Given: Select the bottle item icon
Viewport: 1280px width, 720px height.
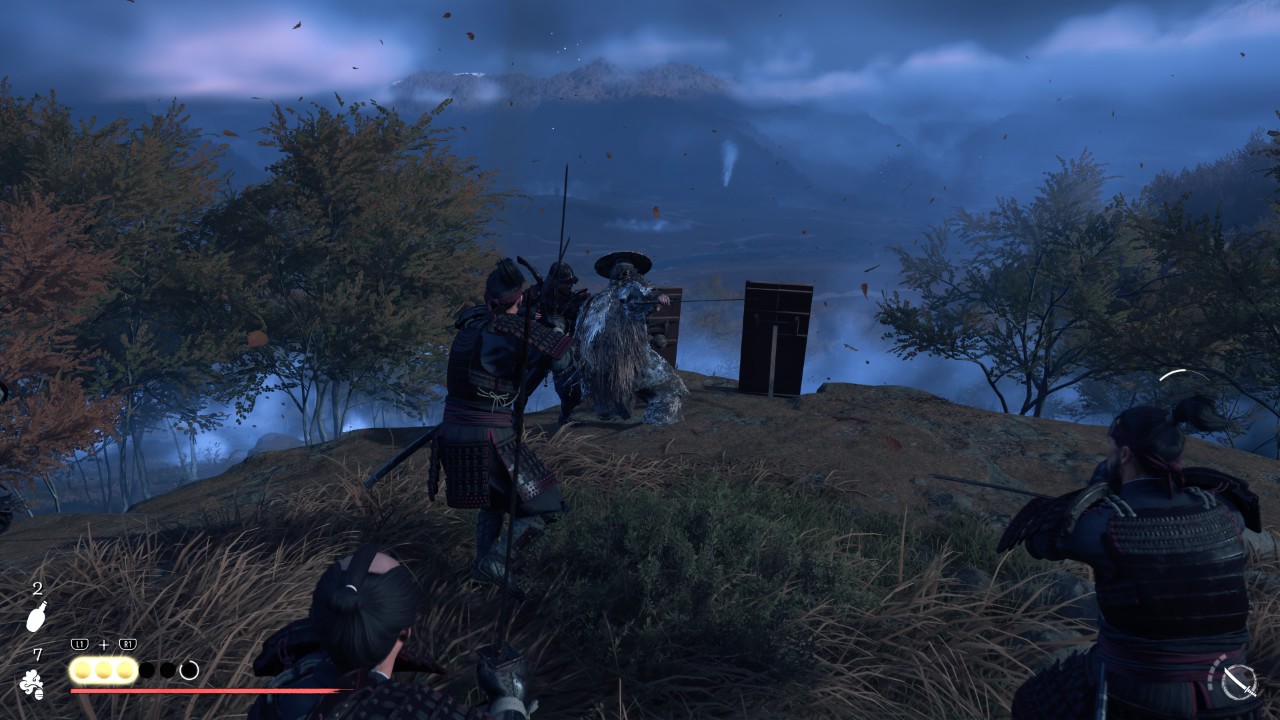Looking at the screenshot, I should click(36, 617).
